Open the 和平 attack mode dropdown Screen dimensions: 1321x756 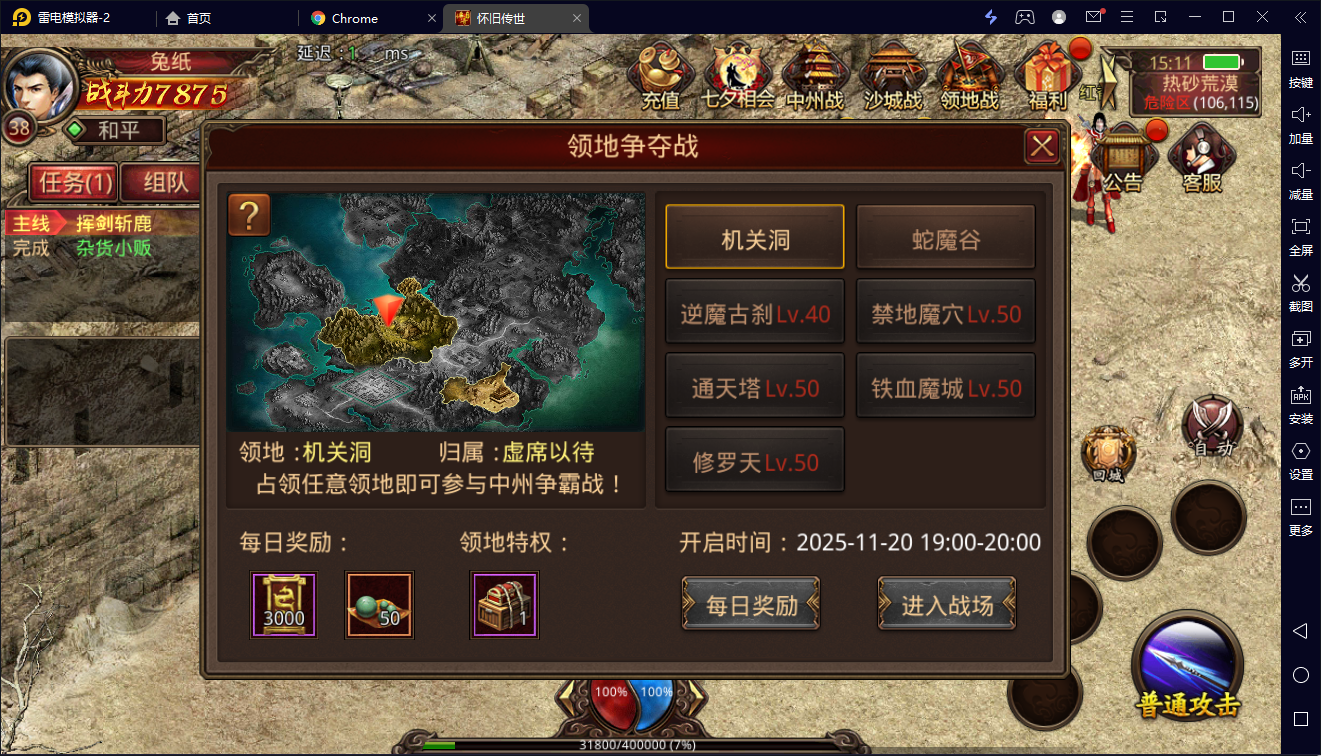click(x=113, y=130)
